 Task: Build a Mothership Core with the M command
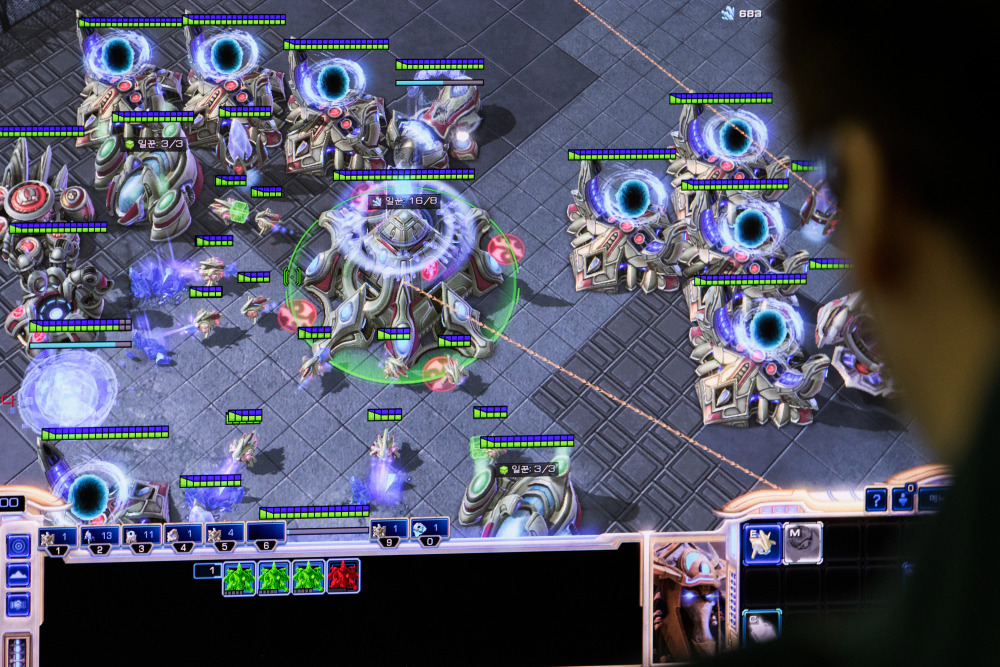pyautogui.click(x=802, y=542)
